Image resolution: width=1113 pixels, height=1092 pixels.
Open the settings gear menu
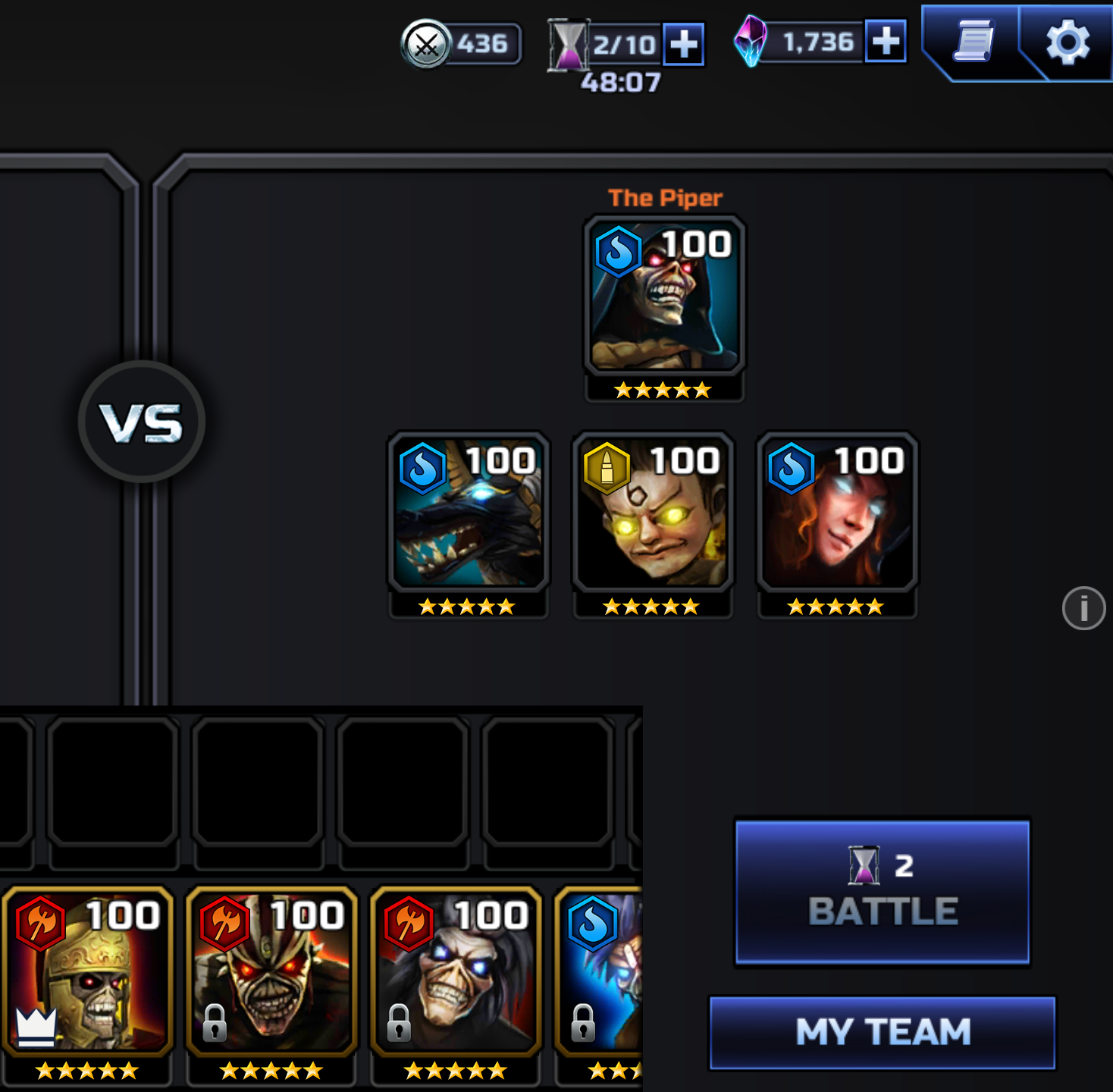(x=1068, y=42)
